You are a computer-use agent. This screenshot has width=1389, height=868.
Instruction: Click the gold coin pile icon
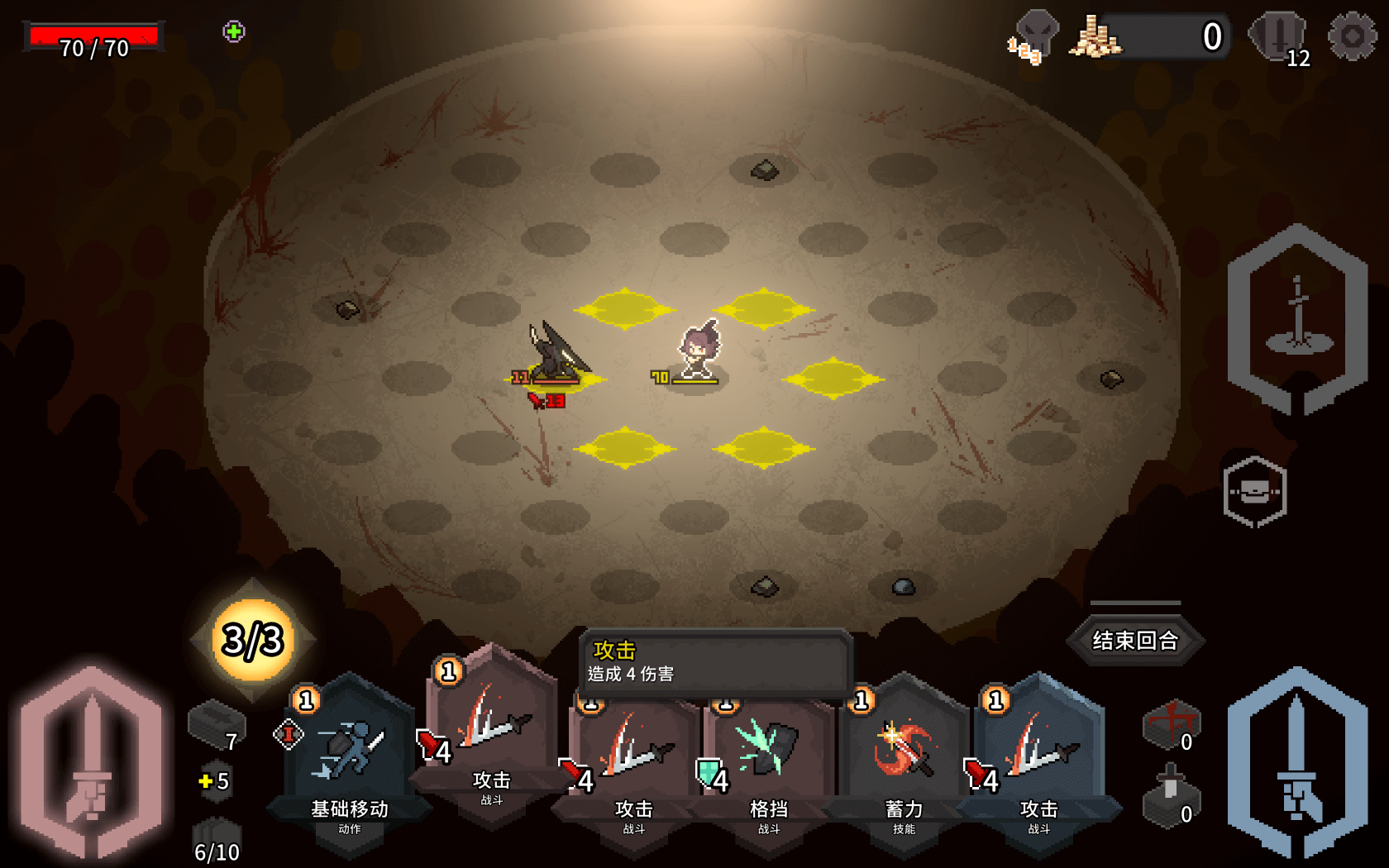(x=1095, y=37)
